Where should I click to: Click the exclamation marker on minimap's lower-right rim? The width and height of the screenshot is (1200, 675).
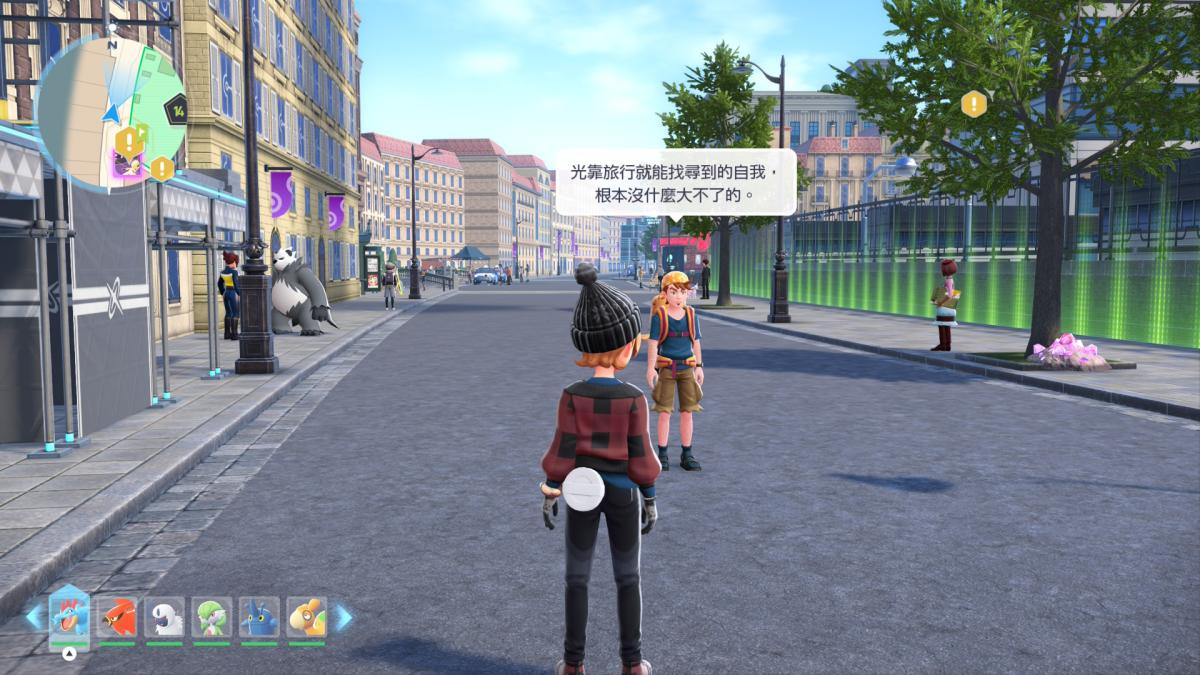click(162, 168)
